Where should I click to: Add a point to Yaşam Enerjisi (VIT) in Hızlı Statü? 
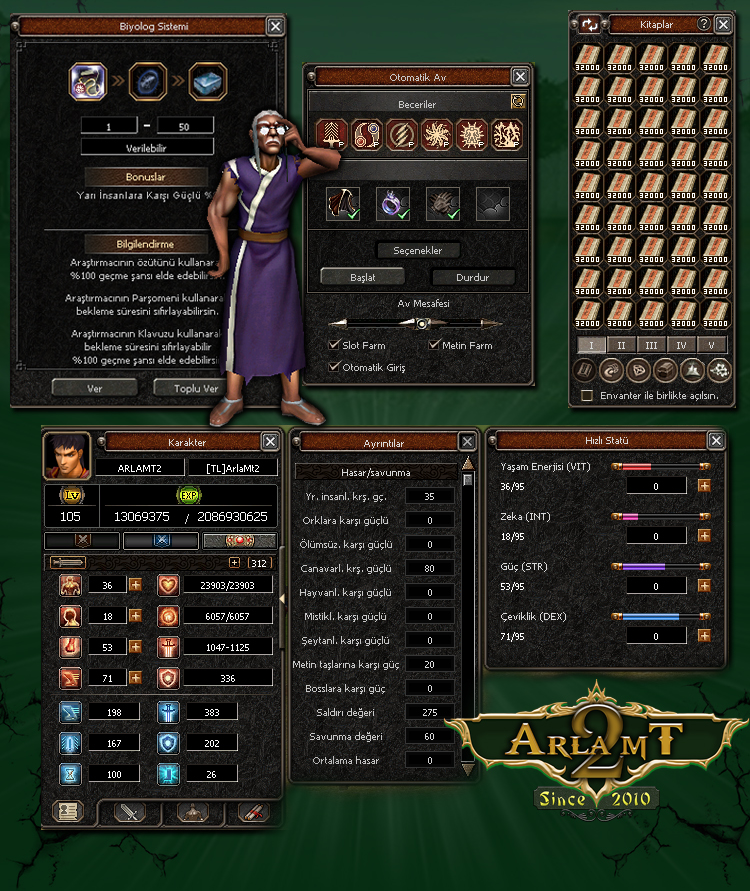[x=704, y=485]
